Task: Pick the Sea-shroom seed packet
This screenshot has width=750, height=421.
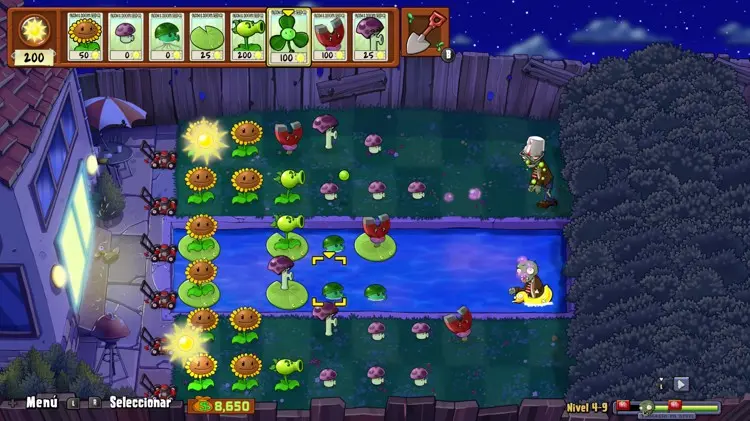Action: point(167,37)
